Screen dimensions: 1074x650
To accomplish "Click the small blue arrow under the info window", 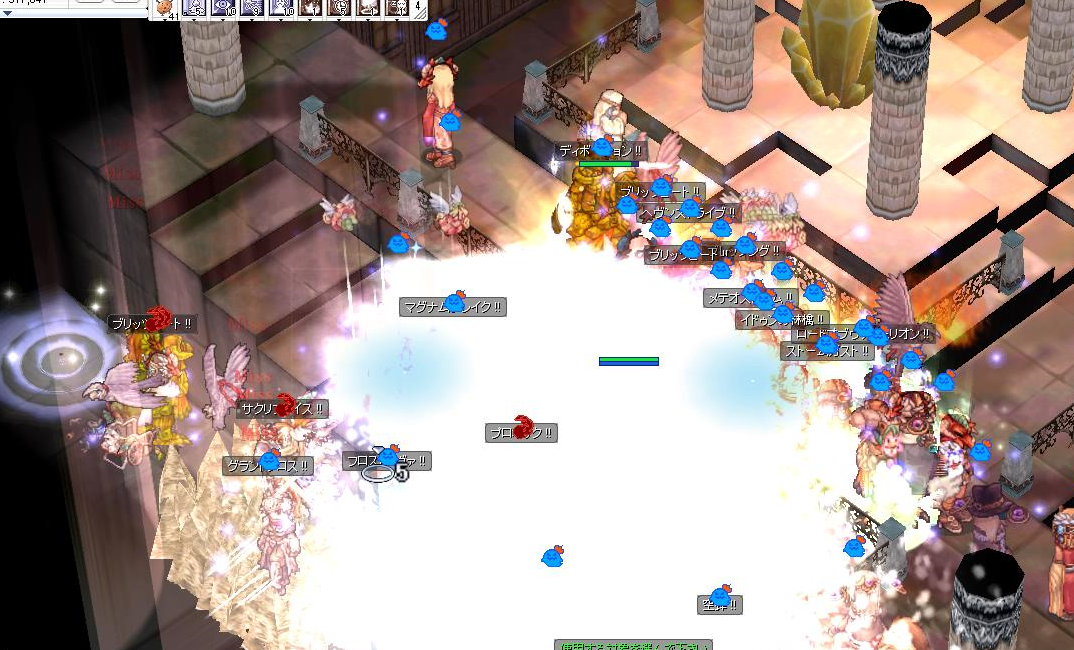I will click(x=6, y=13).
